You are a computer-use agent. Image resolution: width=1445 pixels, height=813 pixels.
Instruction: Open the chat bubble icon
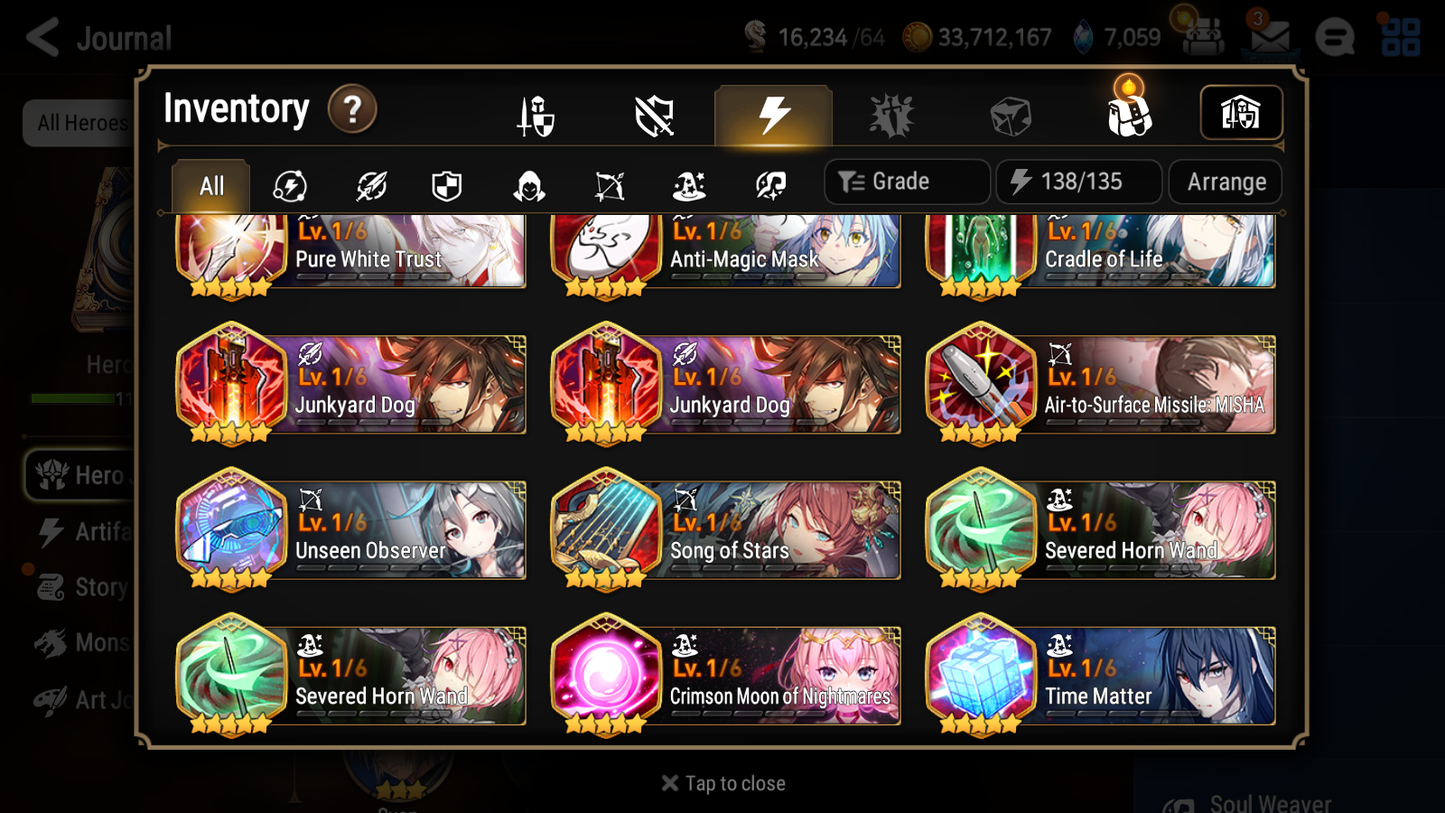coord(1335,37)
